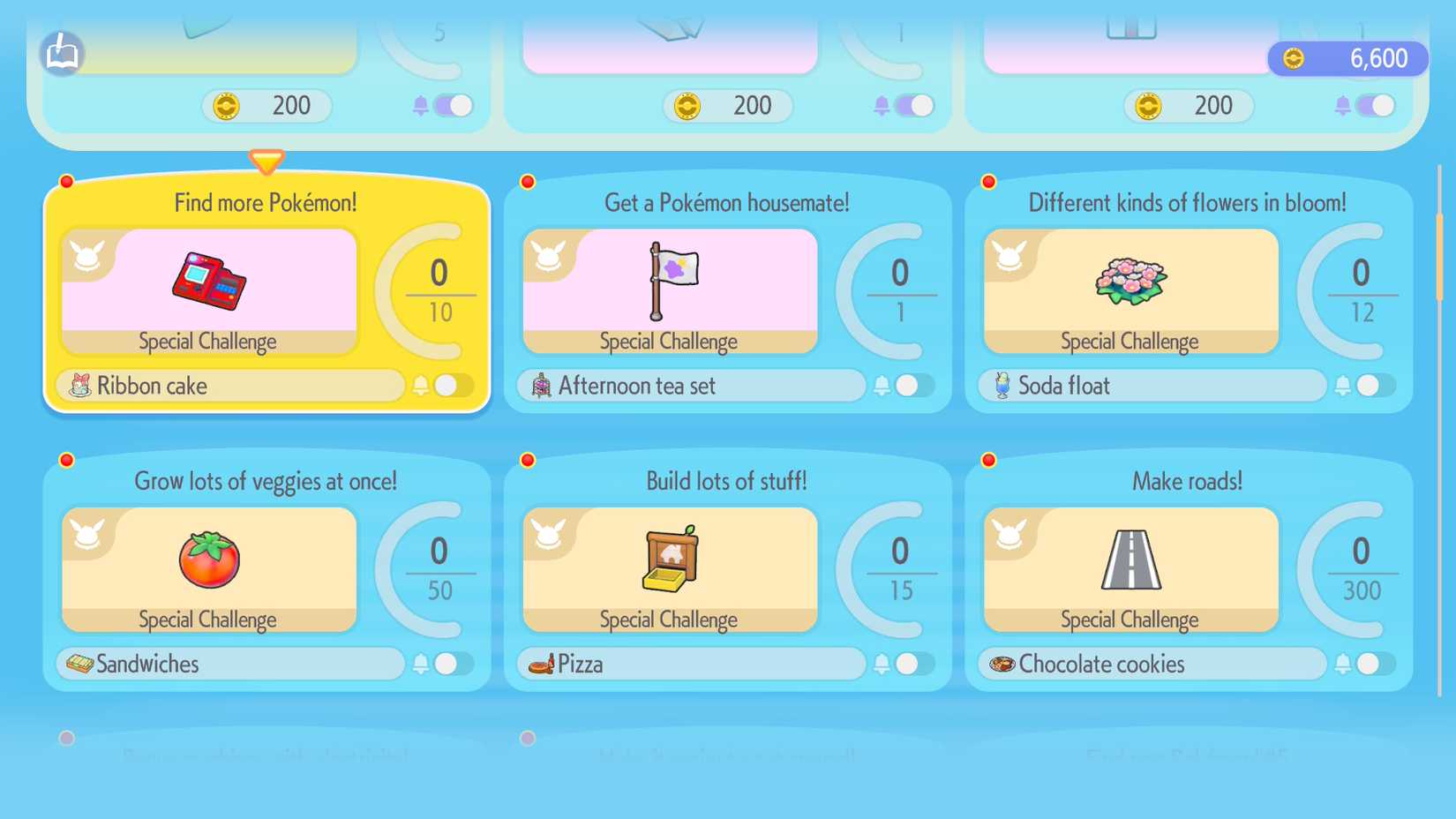The height and width of the screenshot is (819, 1456).
Task: Select the flower bouquet icon on the bloom challenge
Action: (1133, 279)
